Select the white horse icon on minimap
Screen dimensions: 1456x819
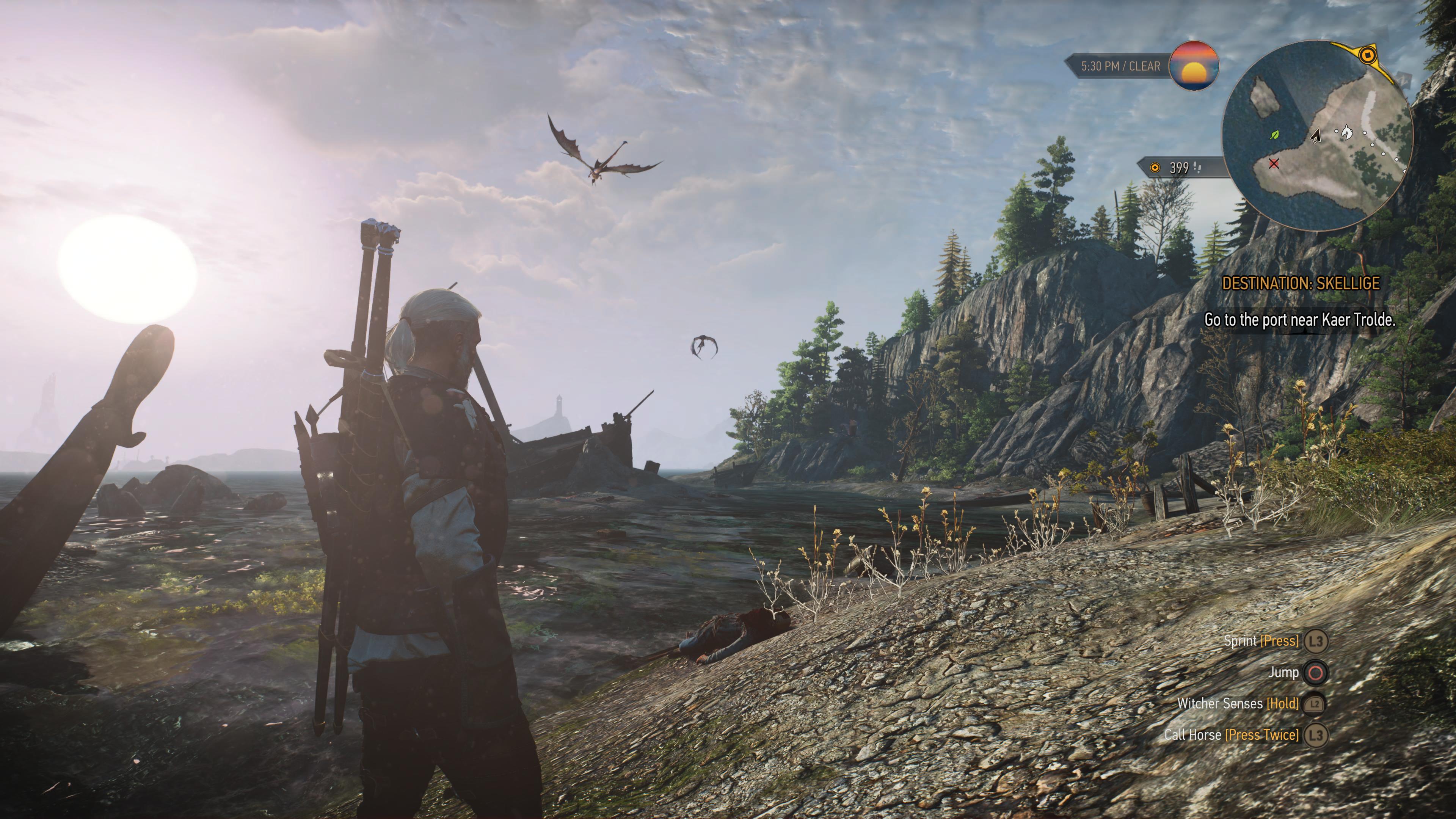[x=1347, y=132]
